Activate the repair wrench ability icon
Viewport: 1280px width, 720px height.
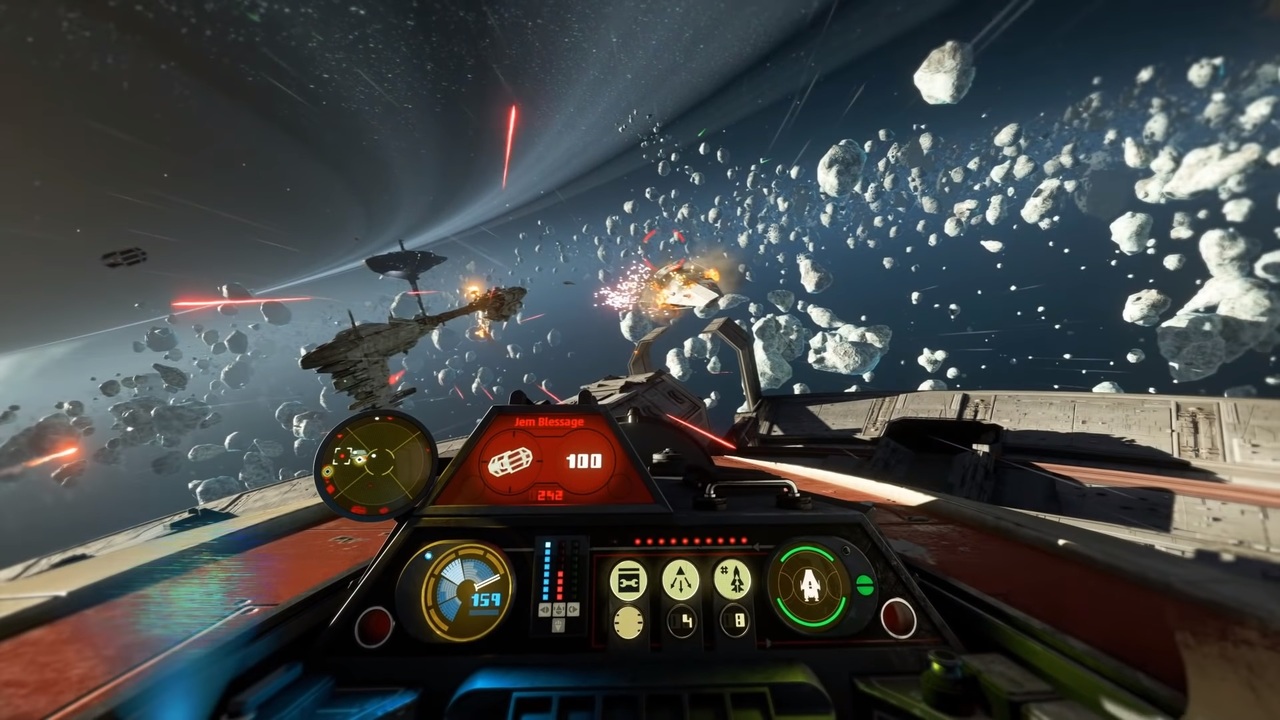[x=628, y=579]
